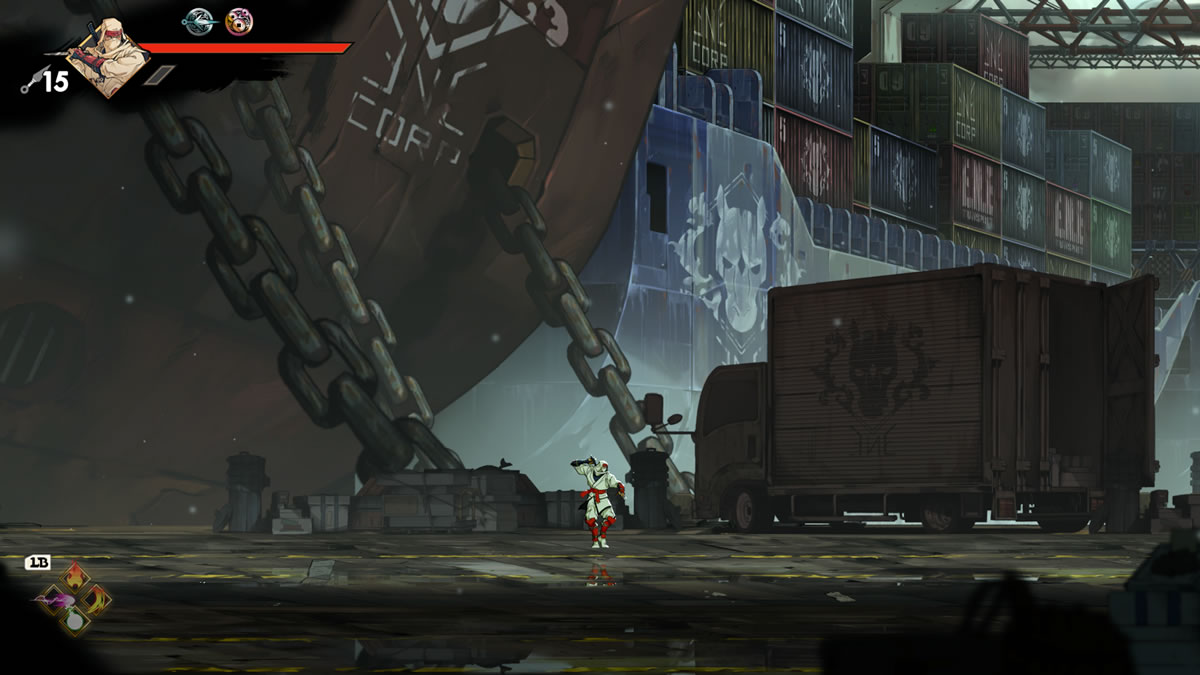Click the ninja character portrait
The width and height of the screenshot is (1200, 675).
click(x=108, y=62)
